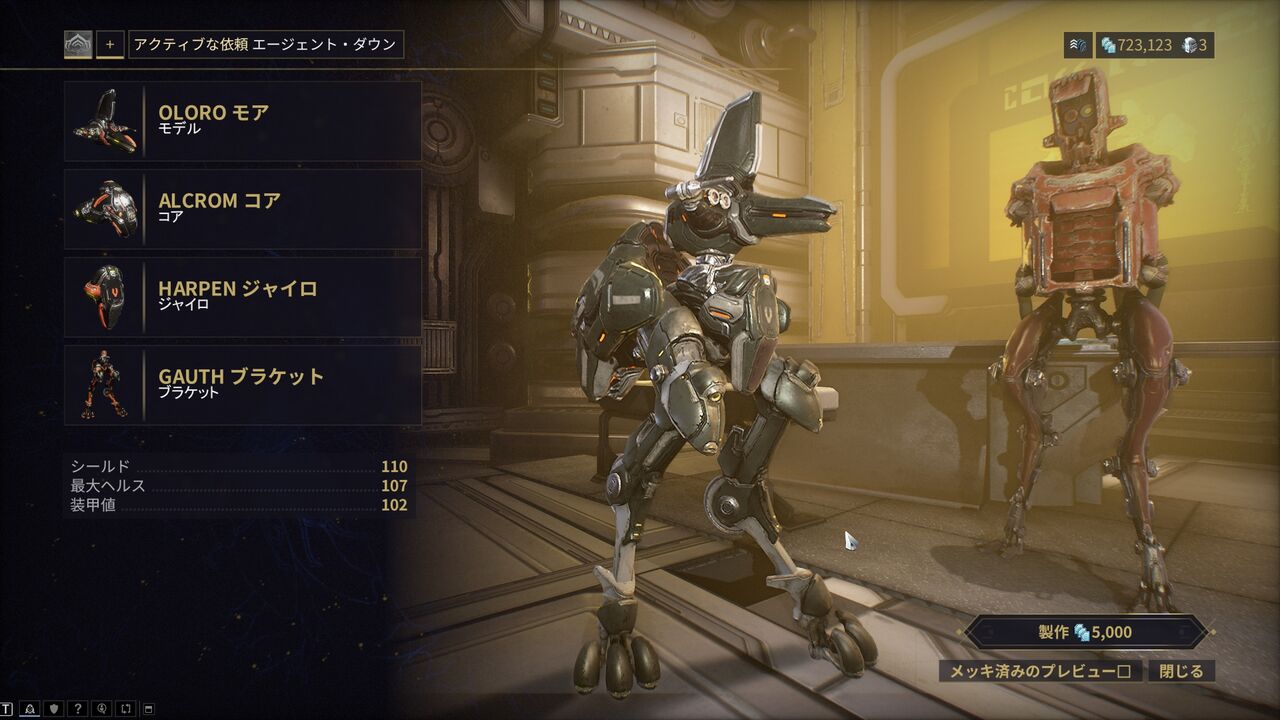The width and height of the screenshot is (1280, 720).
Task: Open the HARPEN ジャイロ gyro slot
Action: 242,296
